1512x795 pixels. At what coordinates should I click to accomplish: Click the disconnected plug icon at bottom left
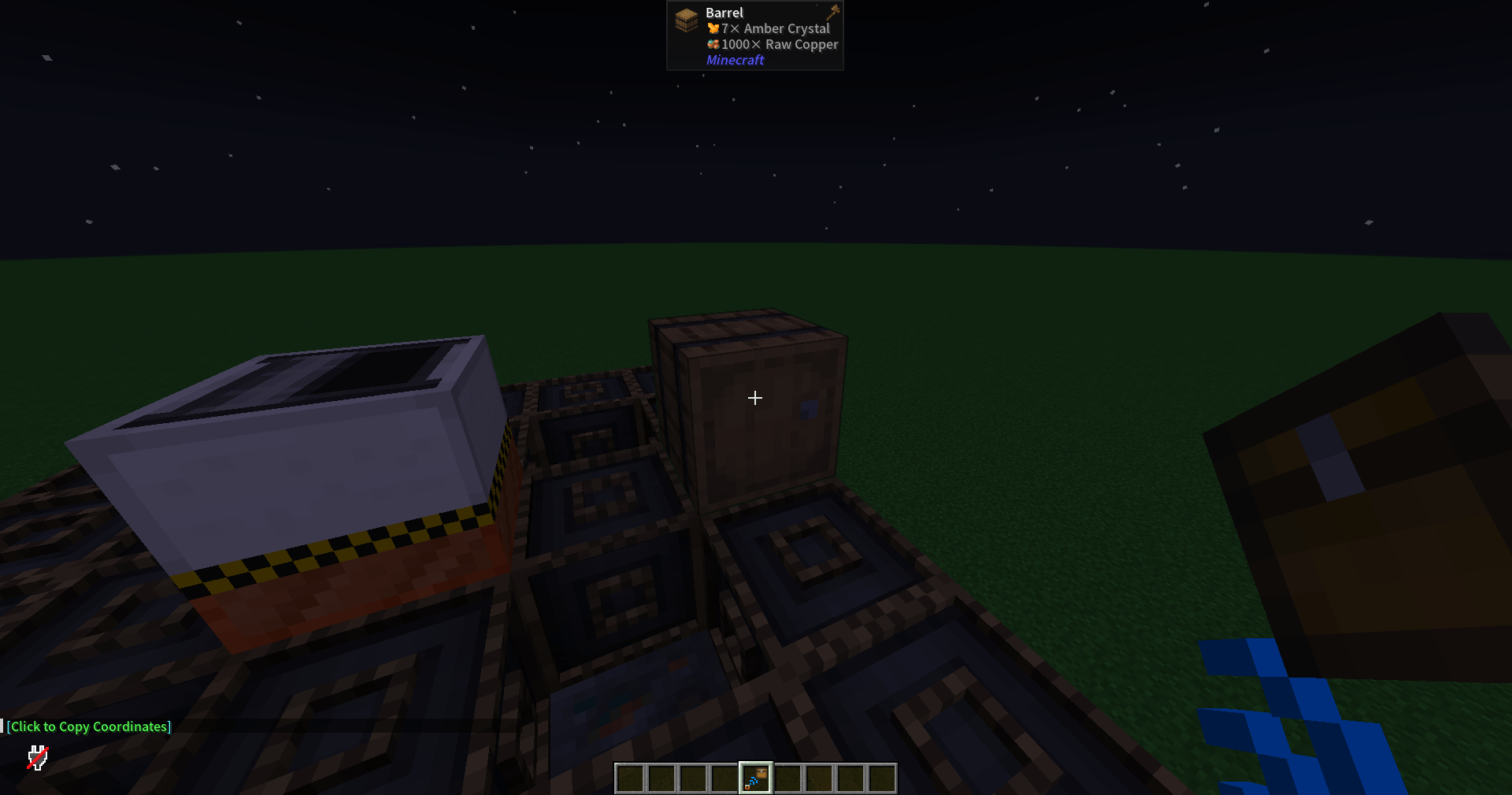(36, 758)
